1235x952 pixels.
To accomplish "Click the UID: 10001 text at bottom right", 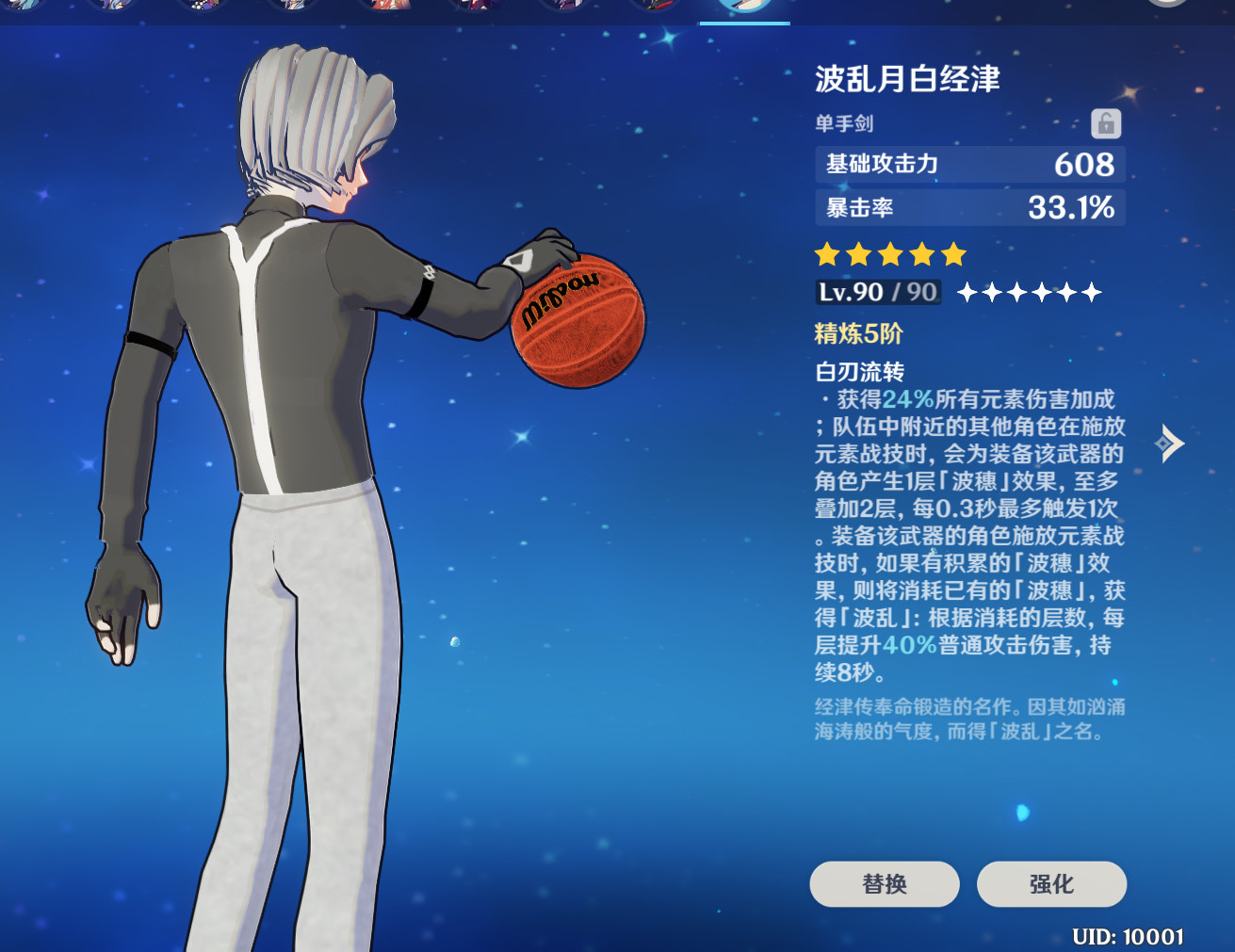I will (1127, 936).
